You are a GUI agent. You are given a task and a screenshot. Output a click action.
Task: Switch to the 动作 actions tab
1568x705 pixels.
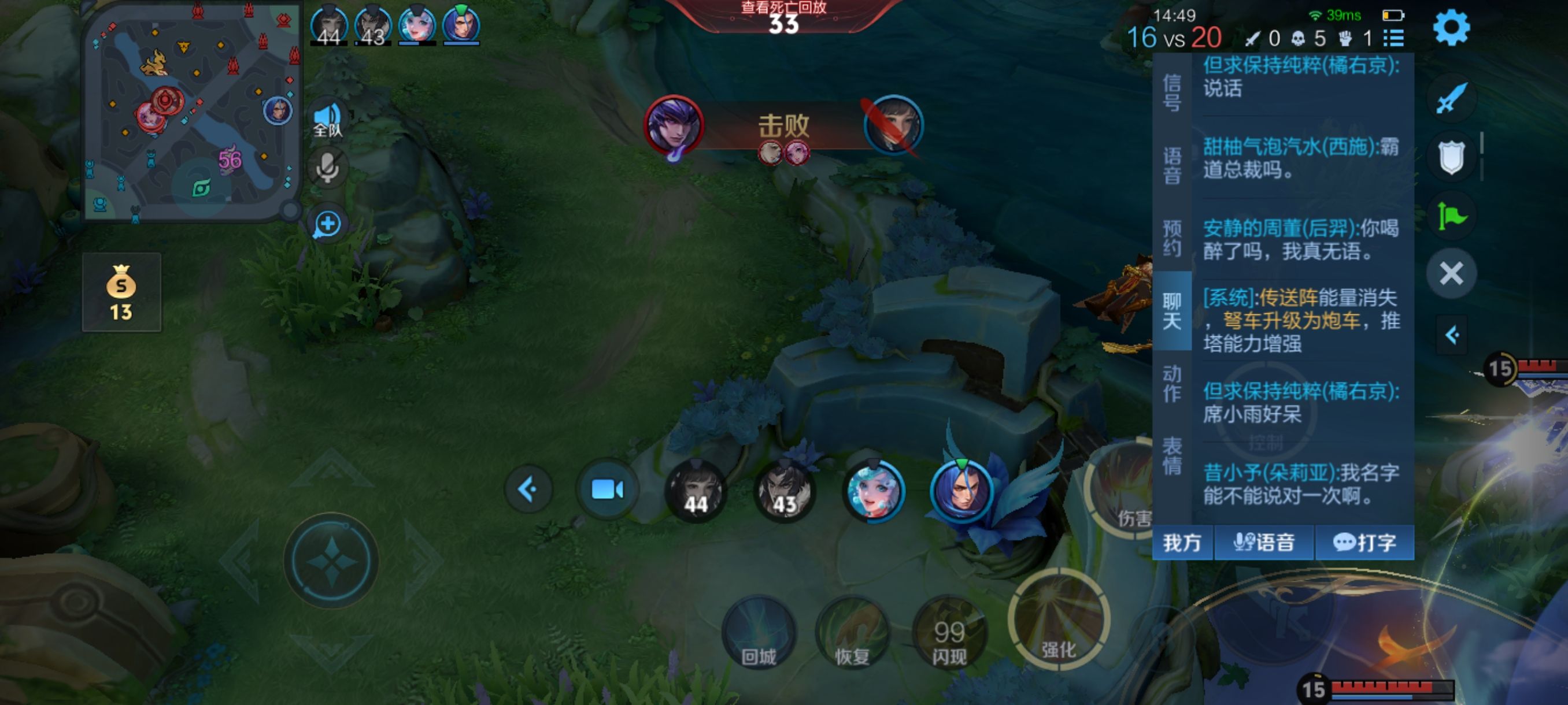pyautogui.click(x=1172, y=383)
